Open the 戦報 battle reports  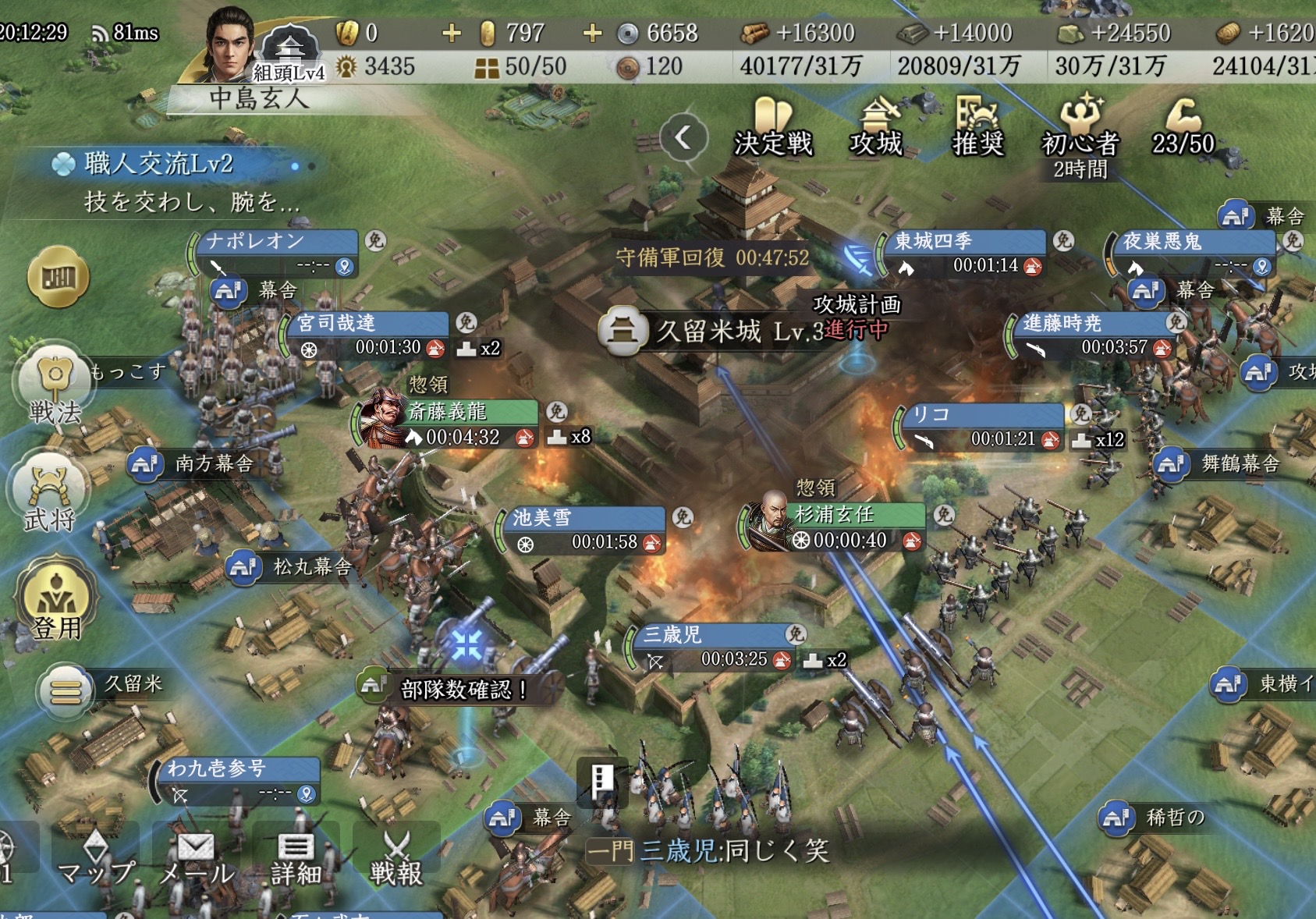tap(396, 858)
